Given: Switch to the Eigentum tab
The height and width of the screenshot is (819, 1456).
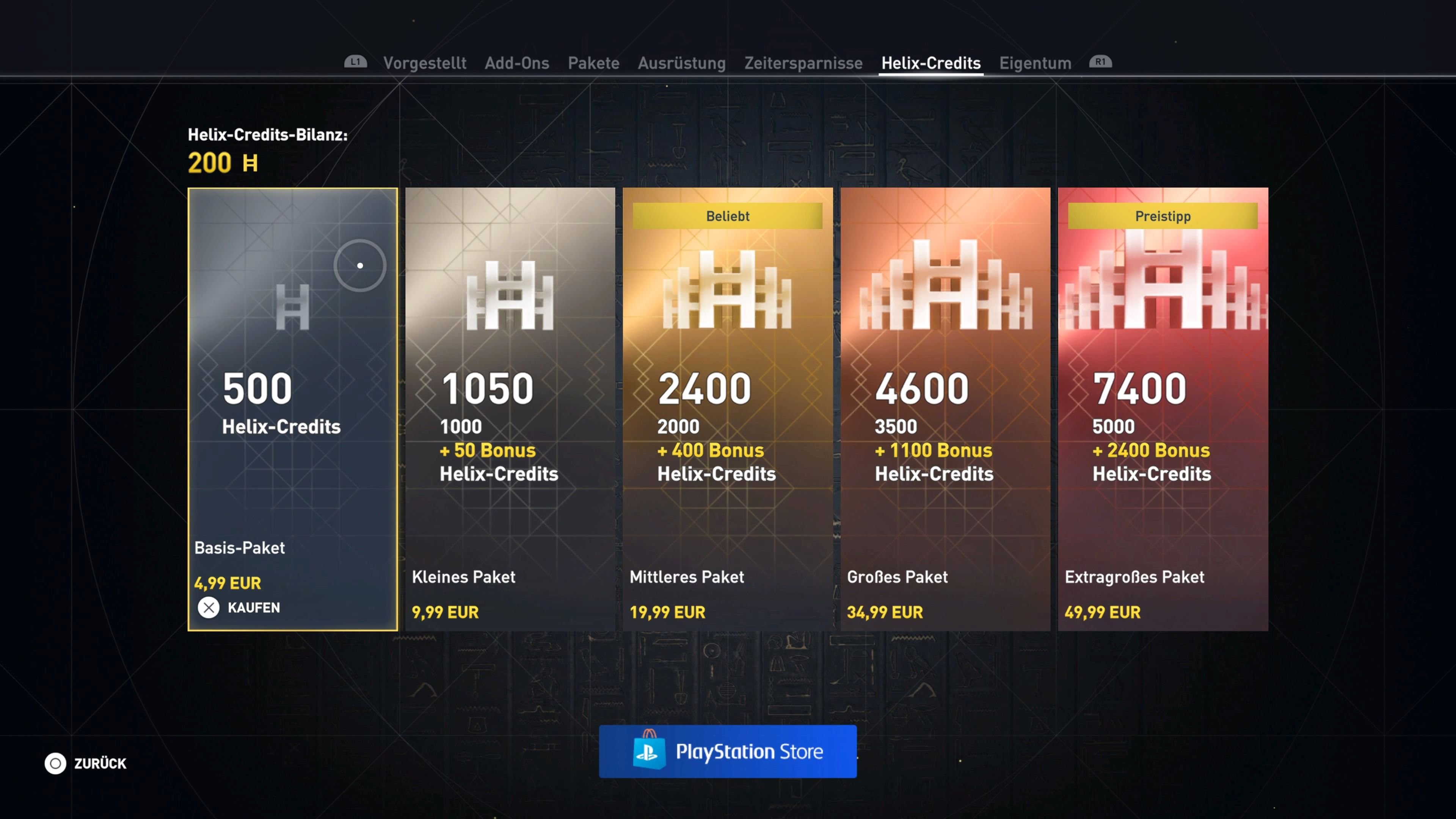Looking at the screenshot, I should 1035,63.
